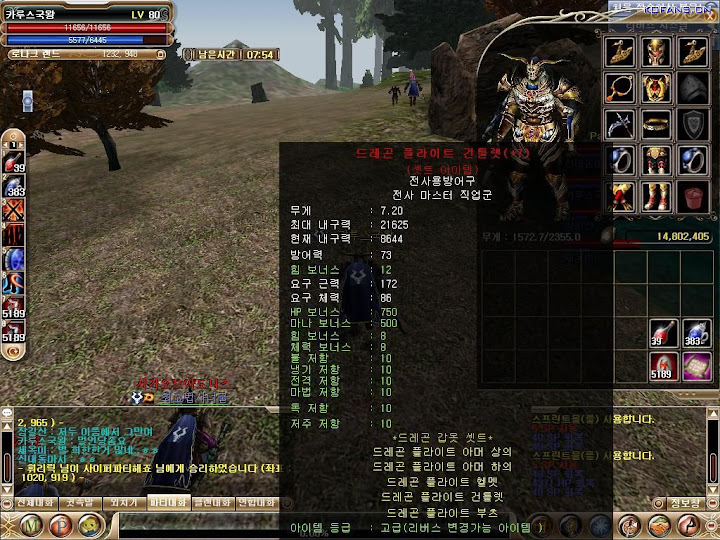
Task: Click the gold necklace equipment slot
Action: point(622,89)
